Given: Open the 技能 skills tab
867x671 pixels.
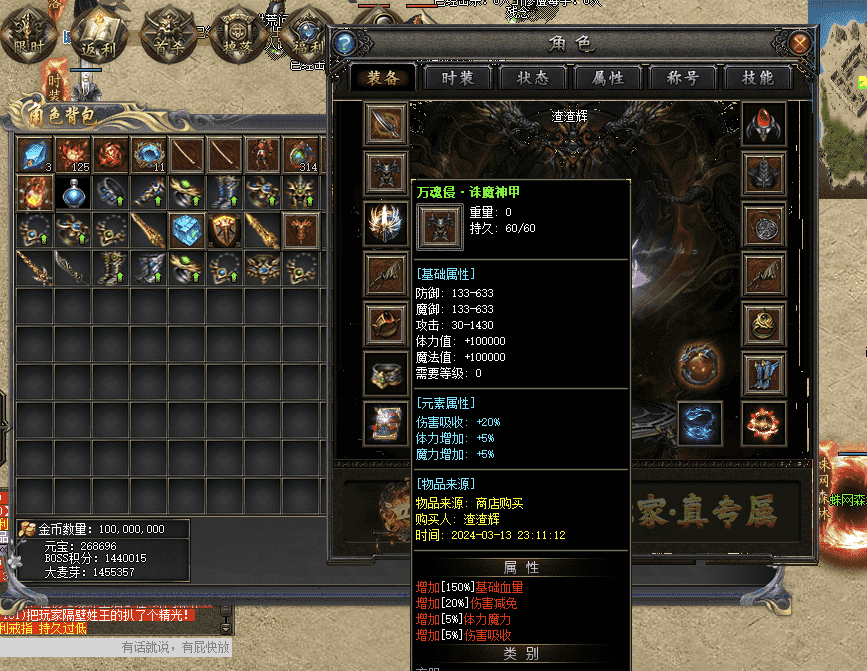Looking at the screenshot, I should 758,78.
